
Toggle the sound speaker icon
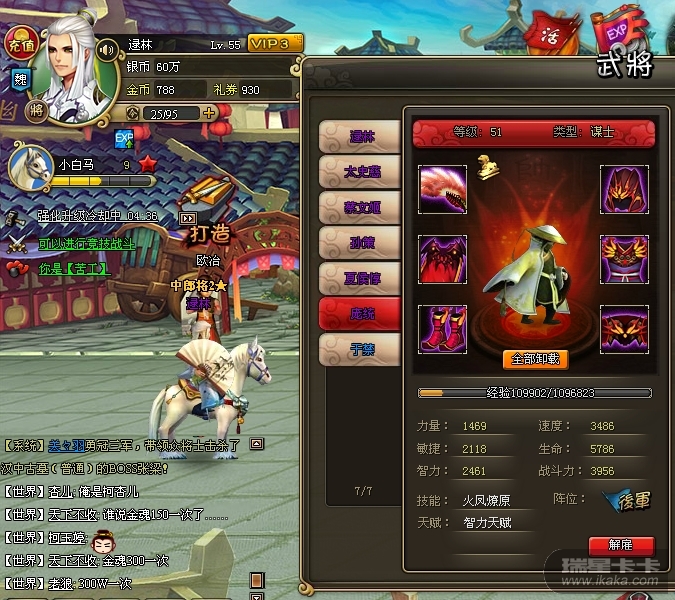coord(107,48)
